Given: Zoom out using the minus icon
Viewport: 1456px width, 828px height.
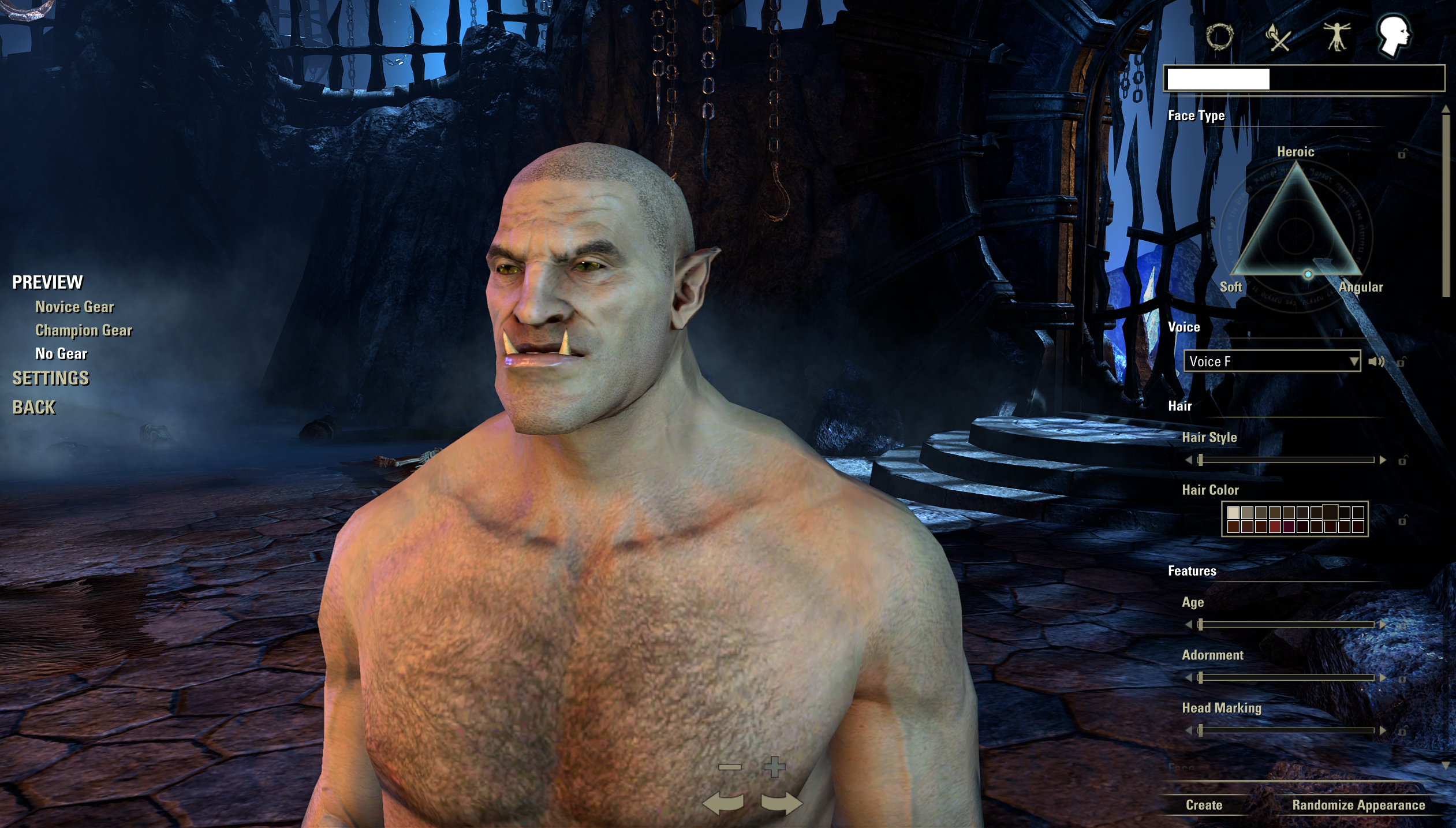Looking at the screenshot, I should click(730, 767).
